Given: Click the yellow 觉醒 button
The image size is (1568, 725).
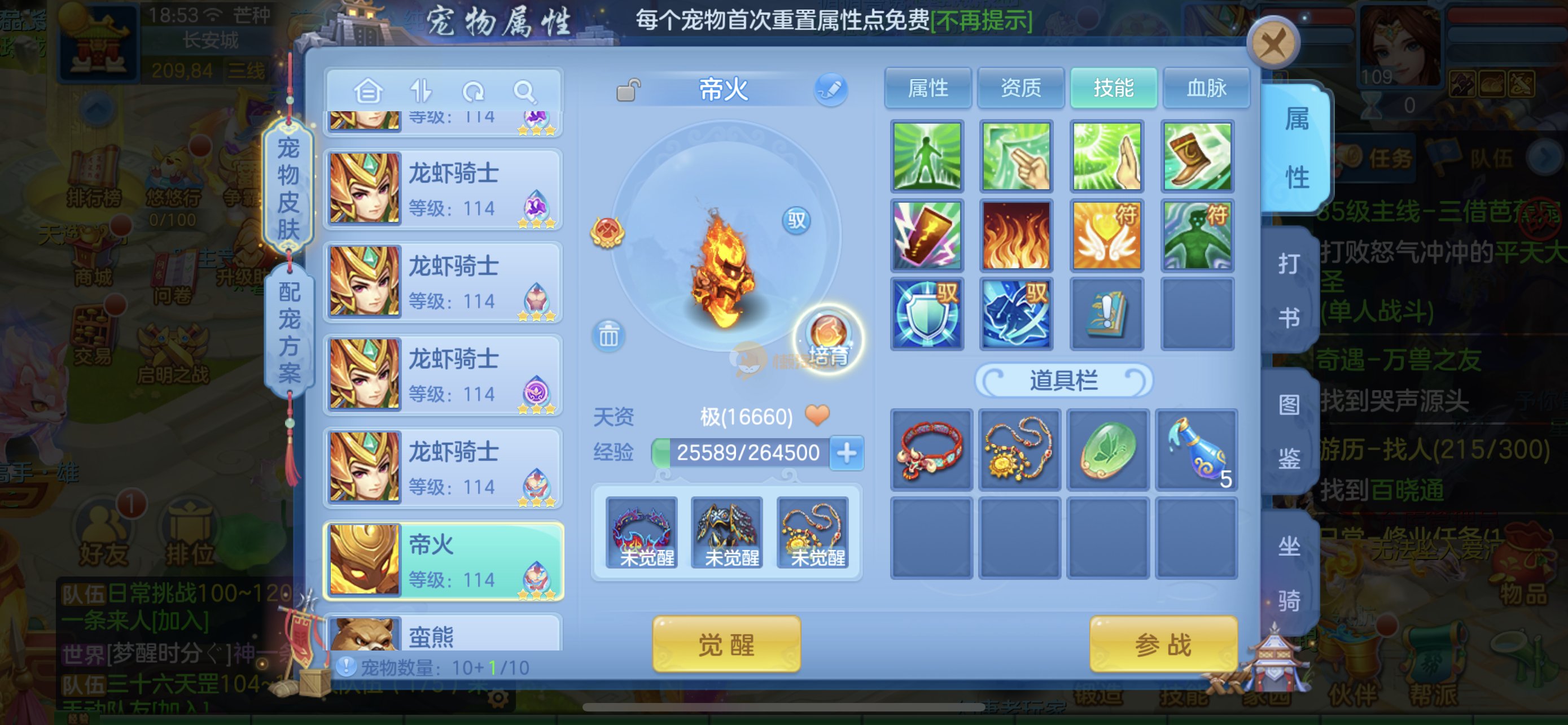Looking at the screenshot, I should [726, 644].
